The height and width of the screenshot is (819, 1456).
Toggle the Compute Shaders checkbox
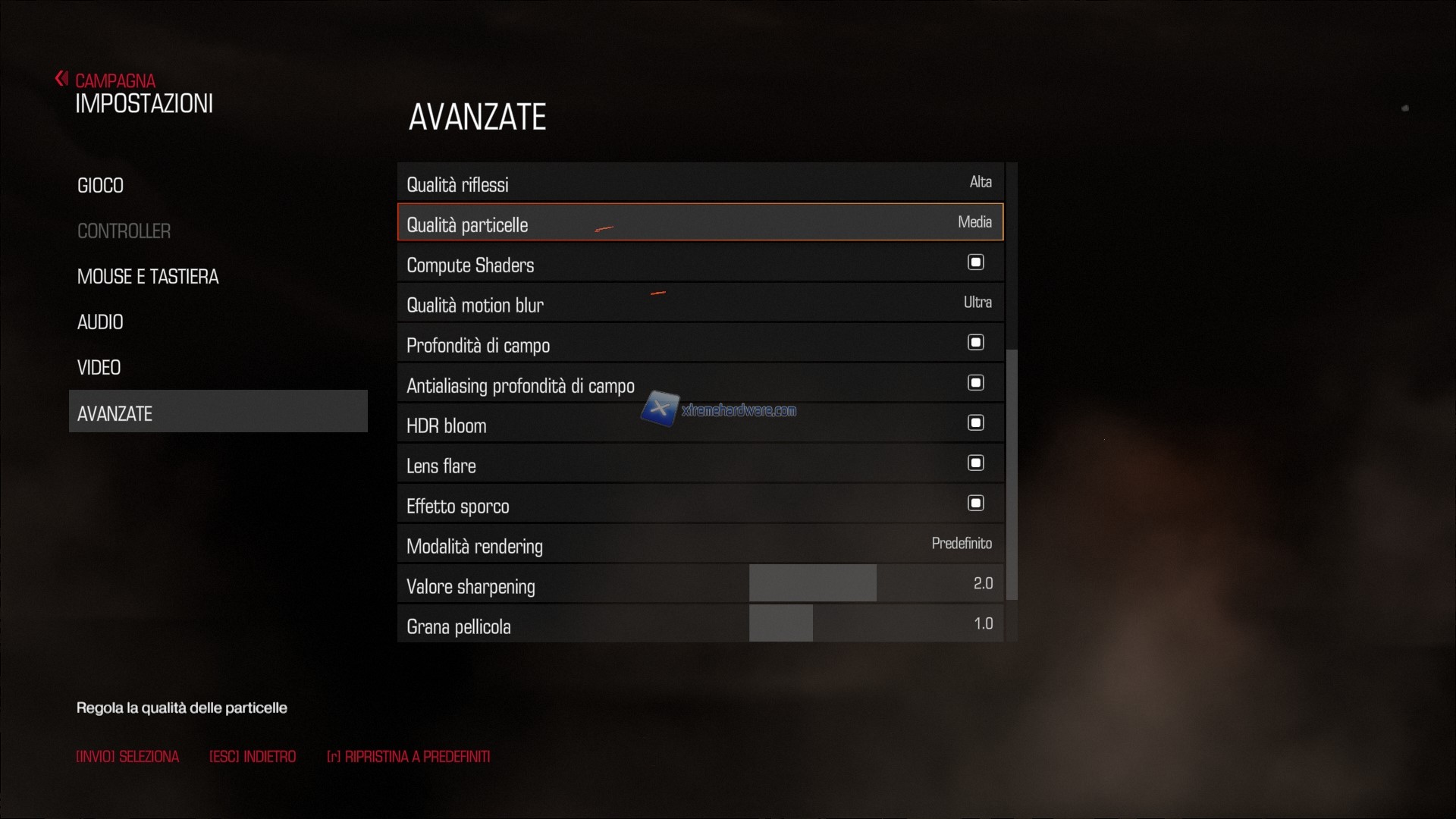coord(975,262)
